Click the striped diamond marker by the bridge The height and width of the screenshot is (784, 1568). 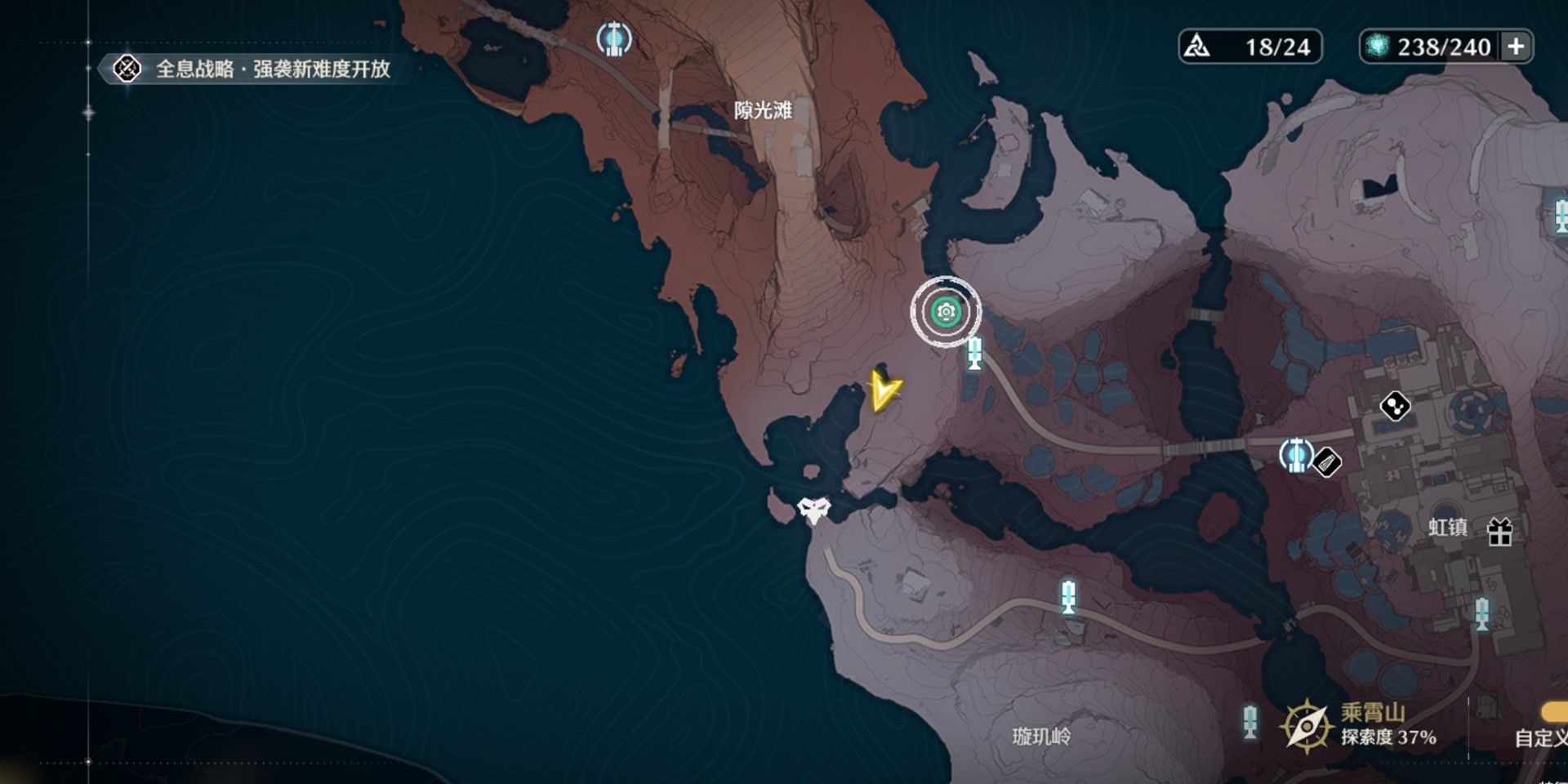click(1328, 463)
